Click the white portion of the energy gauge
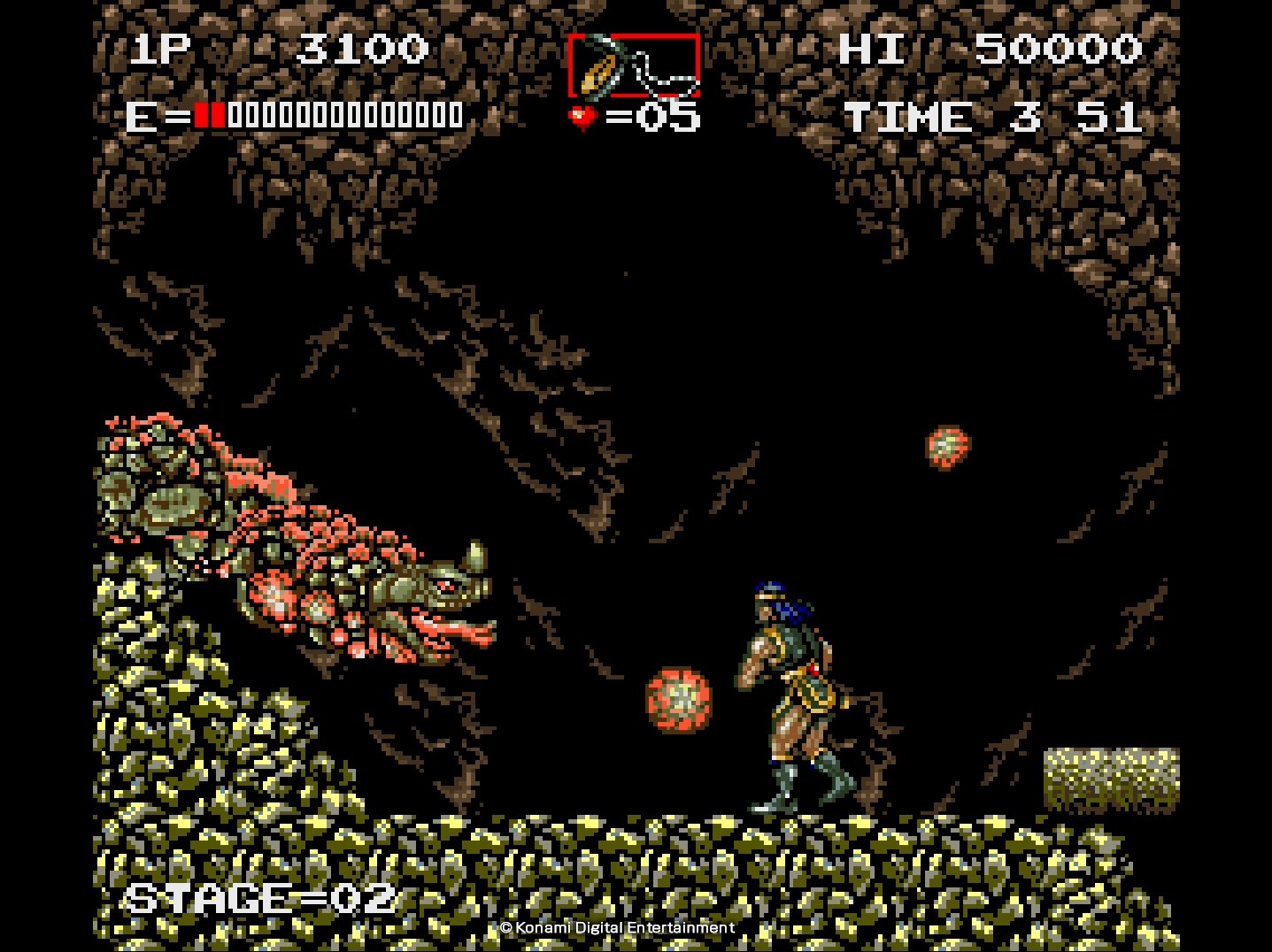Viewport: 1272px width, 952px height. (x=345, y=113)
